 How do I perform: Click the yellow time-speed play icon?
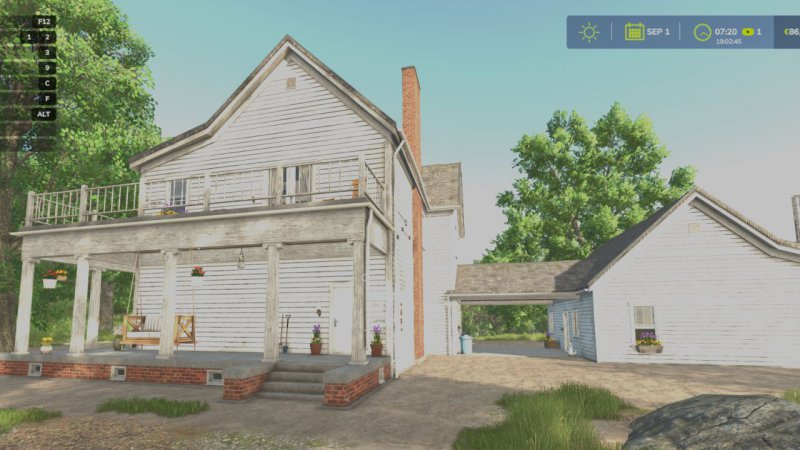746,31
